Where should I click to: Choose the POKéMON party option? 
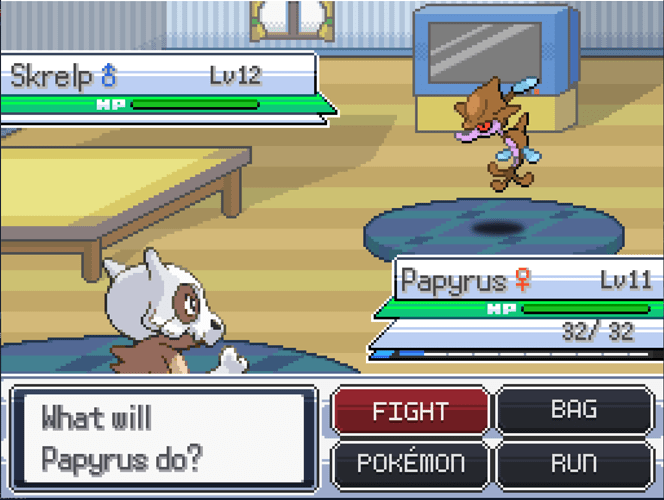(410, 464)
